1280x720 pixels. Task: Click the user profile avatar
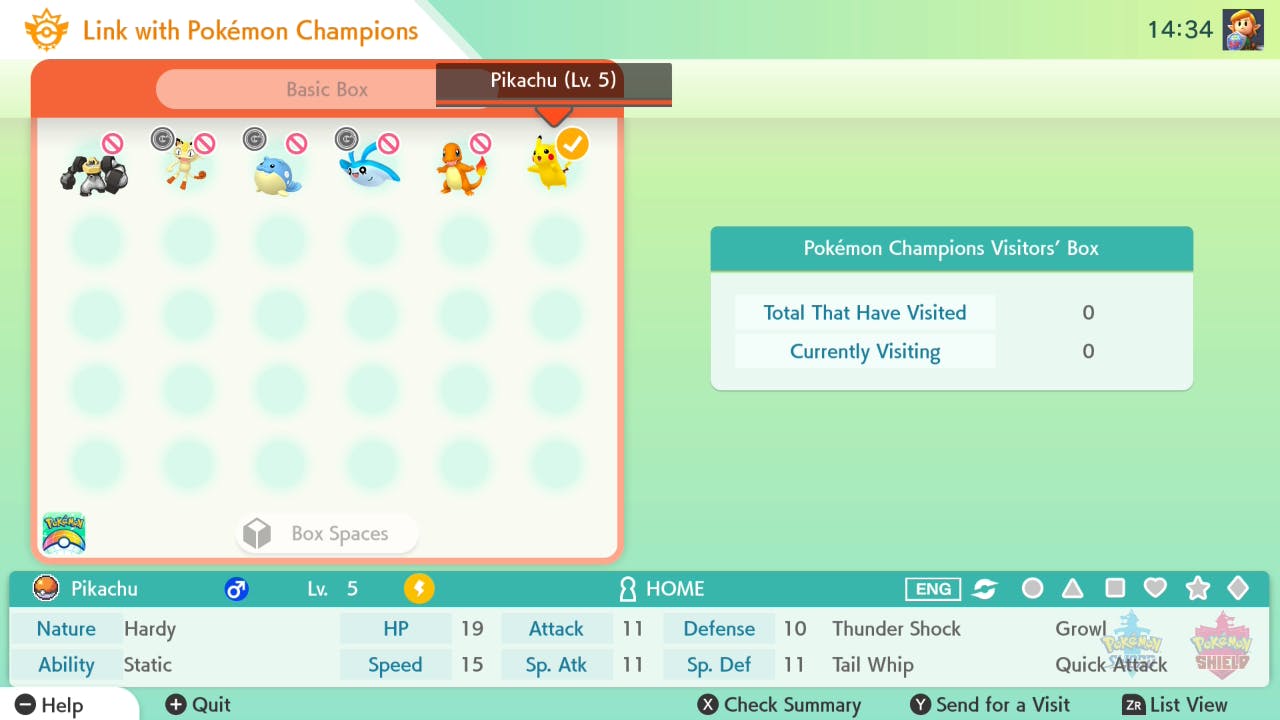tap(1242, 30)
